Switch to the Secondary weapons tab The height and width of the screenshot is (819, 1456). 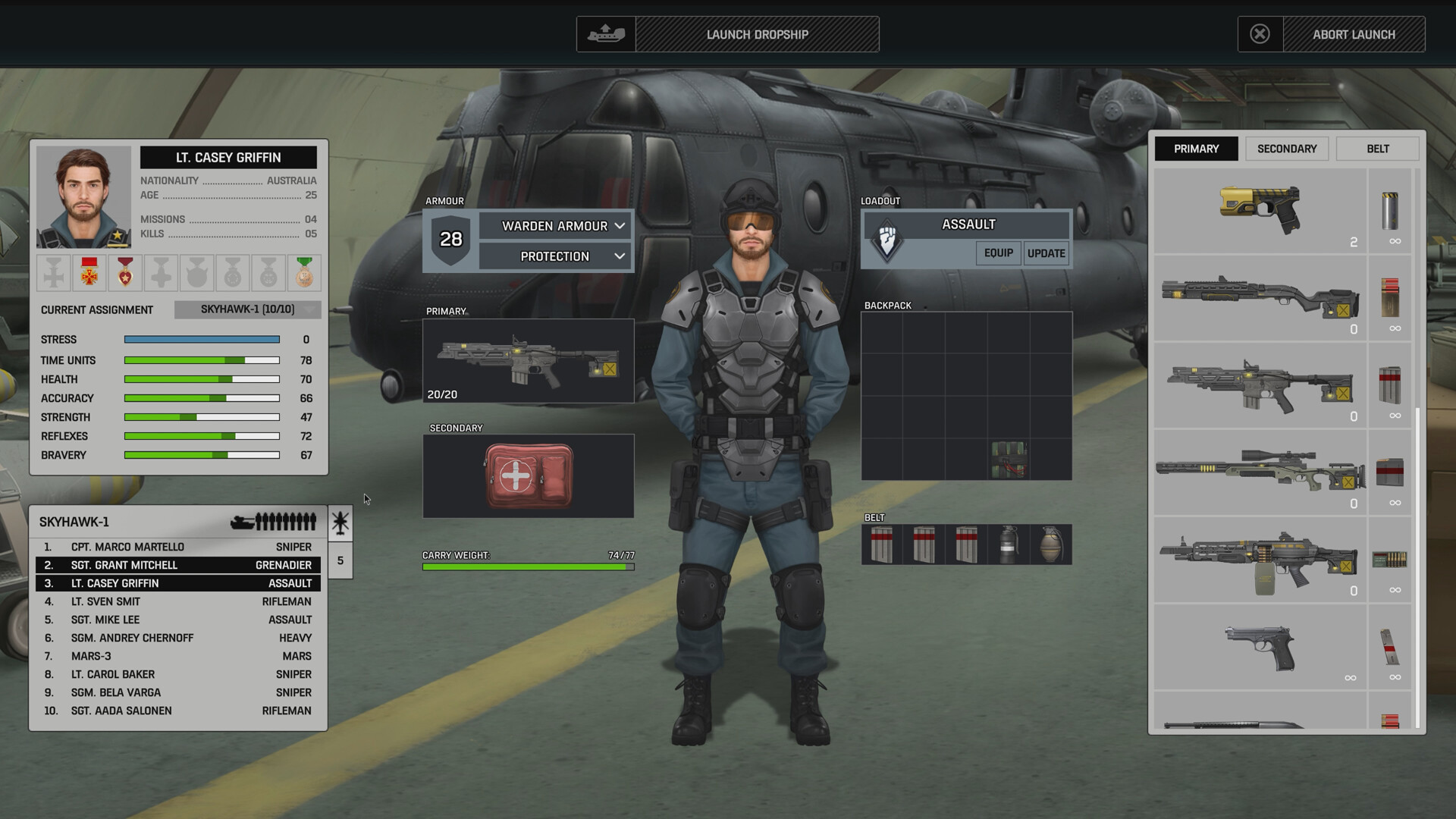tap(1287, 149)
